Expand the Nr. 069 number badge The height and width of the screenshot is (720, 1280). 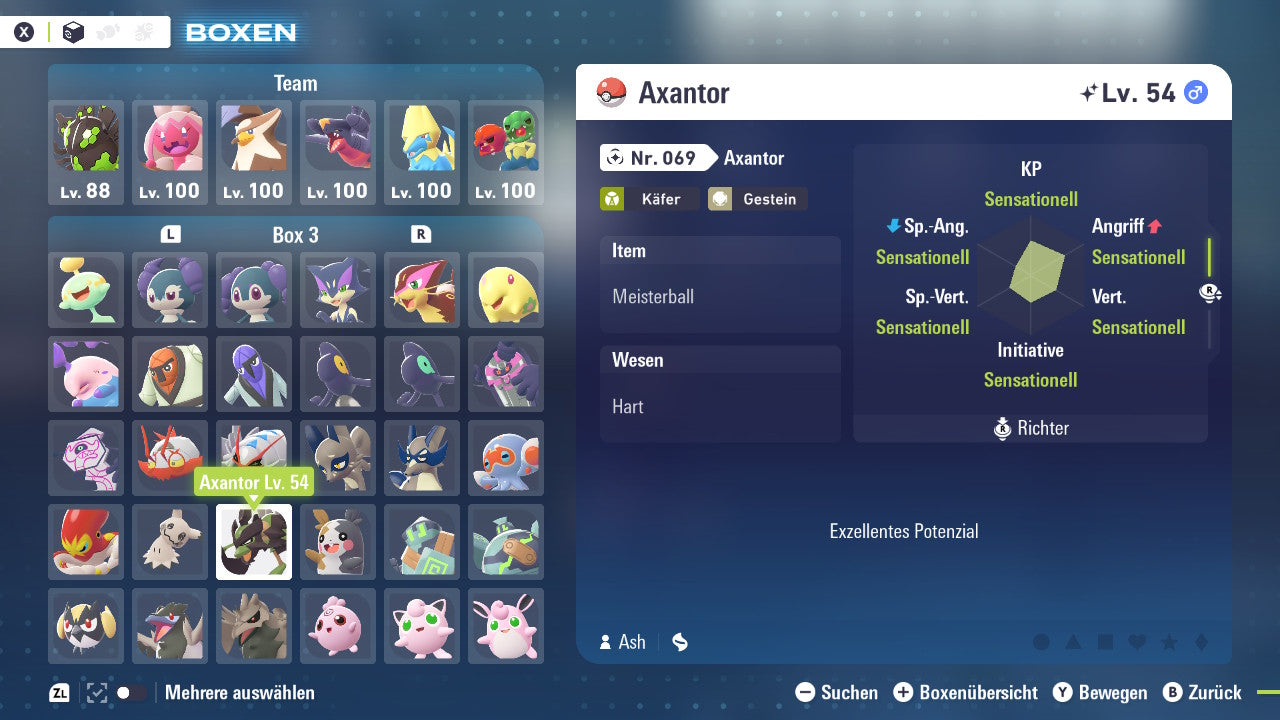click(x=653, y=158)
